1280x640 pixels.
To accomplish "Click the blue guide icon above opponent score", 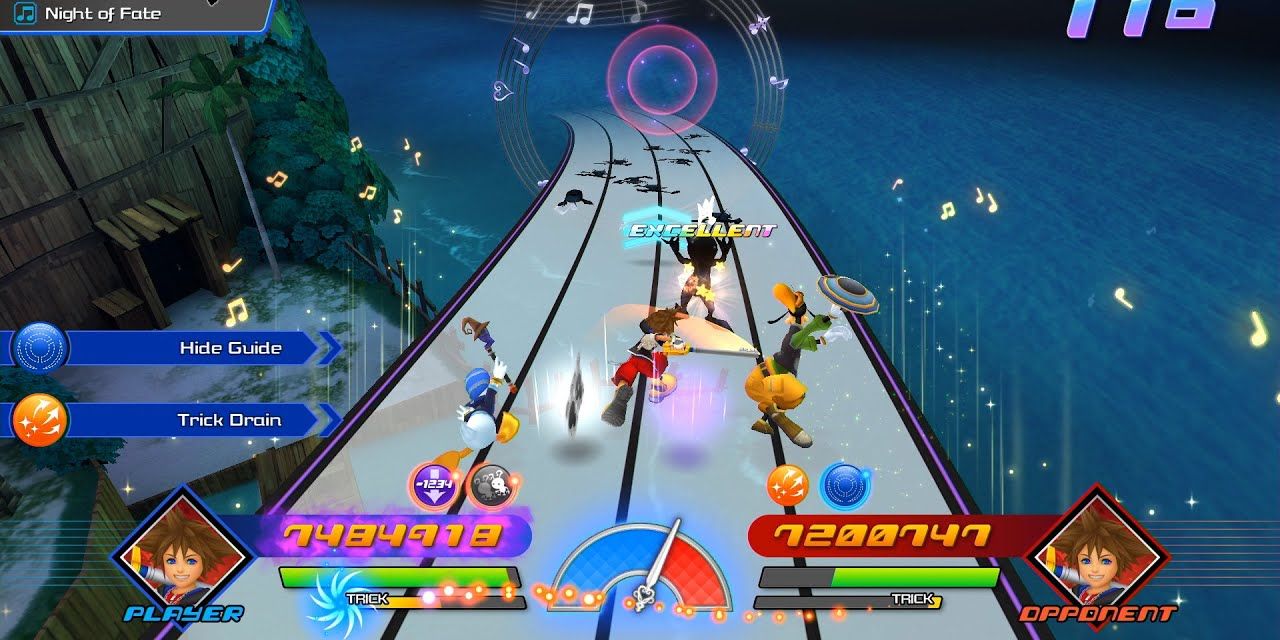I will pos(844,485).
